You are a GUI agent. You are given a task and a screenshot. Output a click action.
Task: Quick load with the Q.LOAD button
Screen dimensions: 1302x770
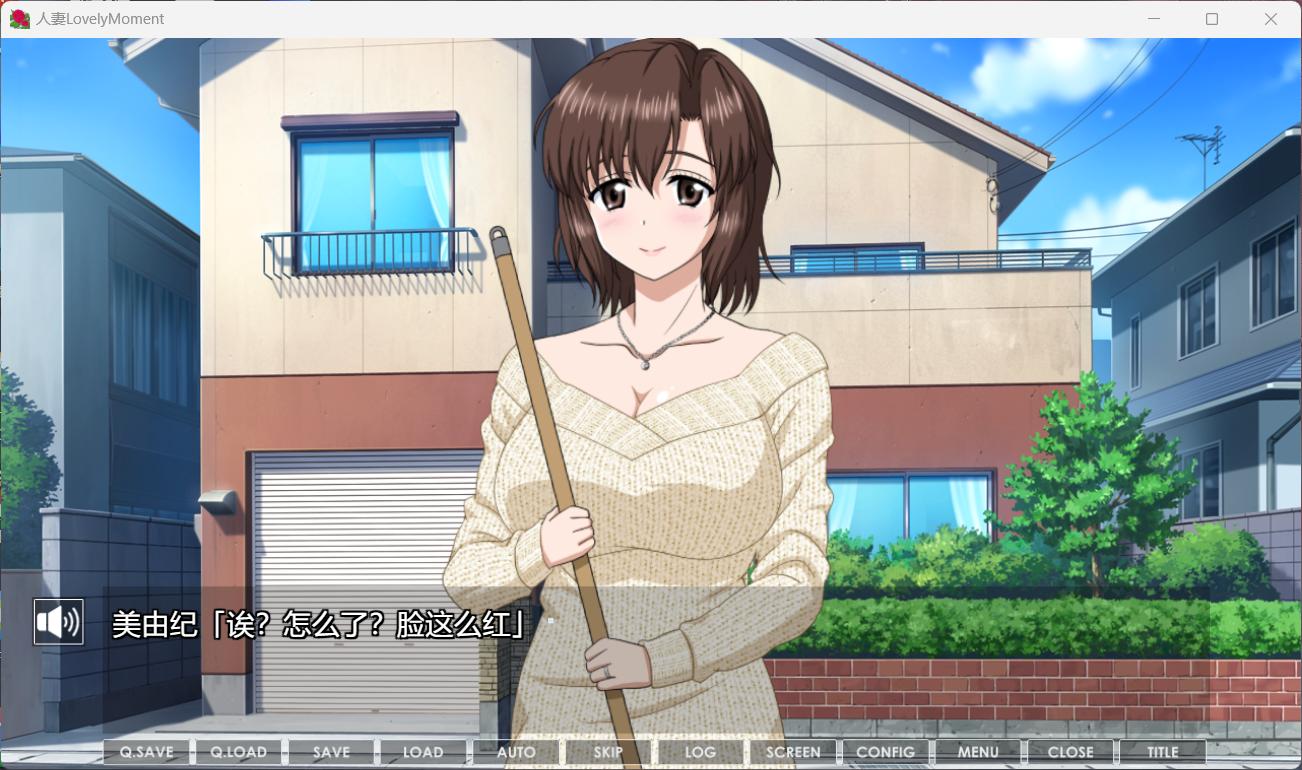pos(239,752)
